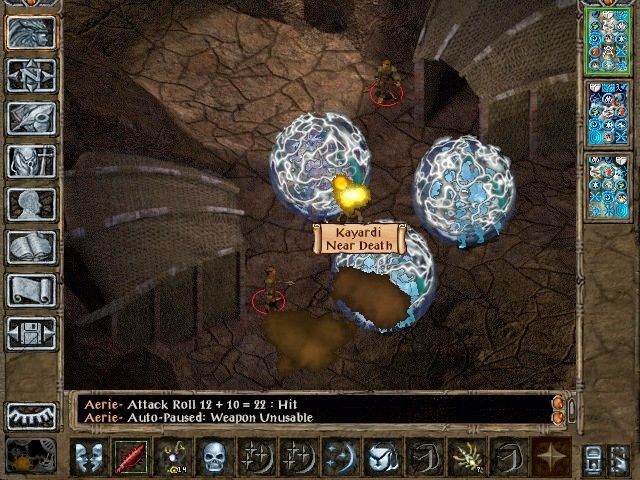640x480 pixels.
Task: Select the twin masks dialogue action
Action: 88,457
